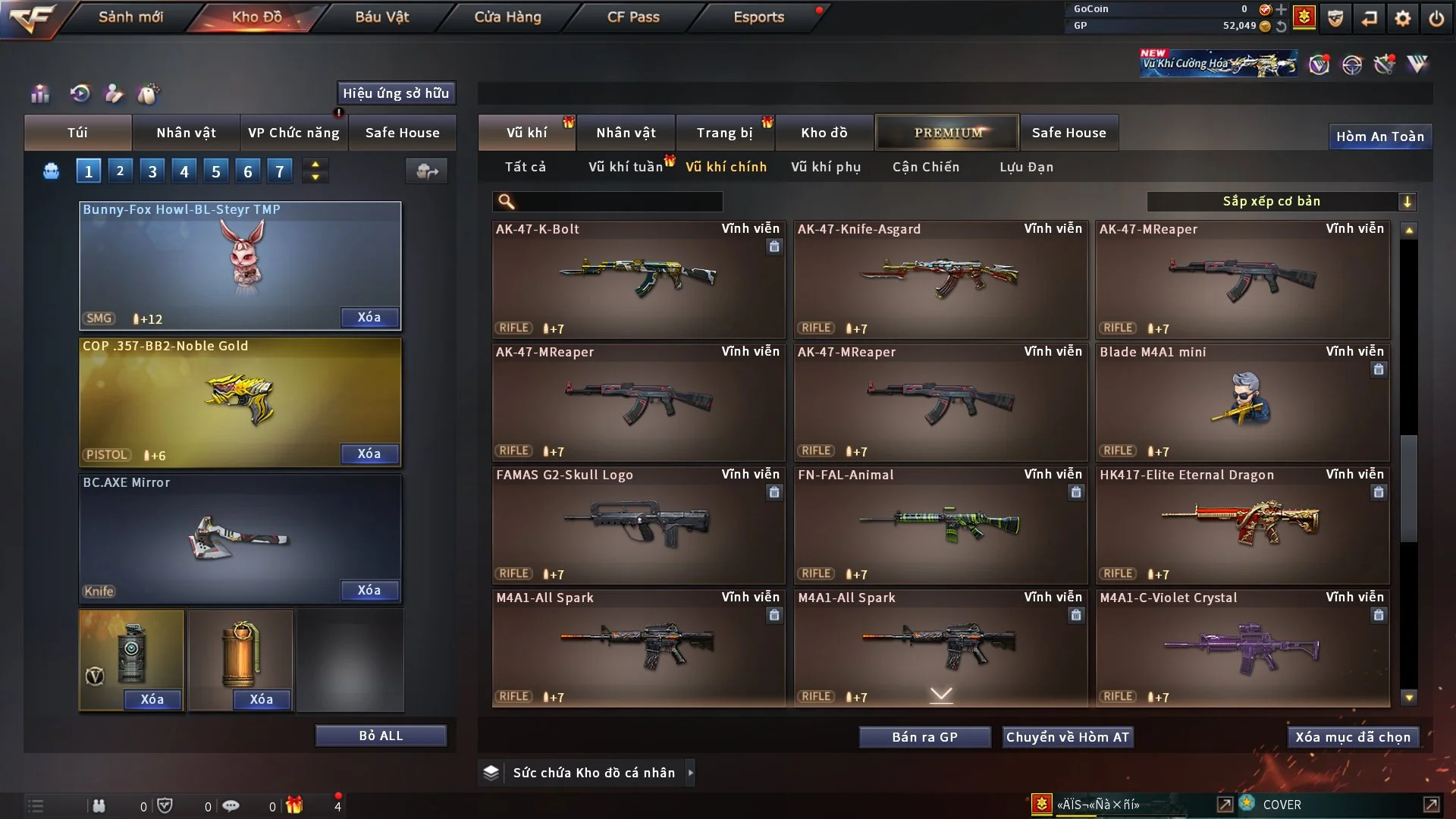1456x819 pixels.
Task: Switch to the Nhân vật bag tab
Action: [186, 133]
